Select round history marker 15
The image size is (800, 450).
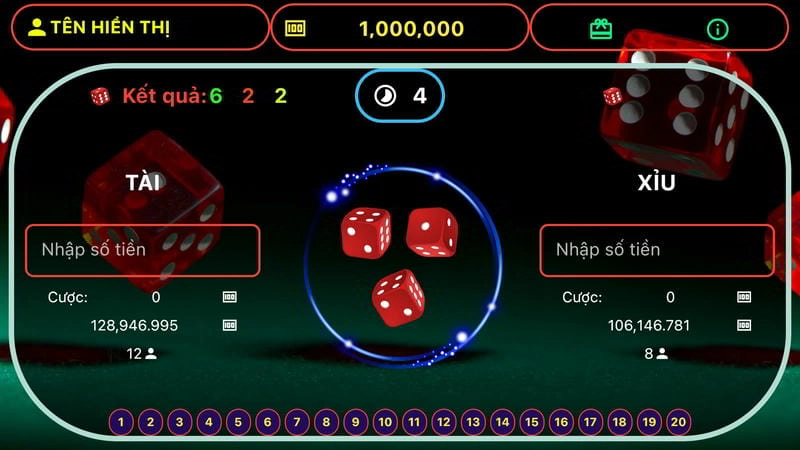[532, 423]
